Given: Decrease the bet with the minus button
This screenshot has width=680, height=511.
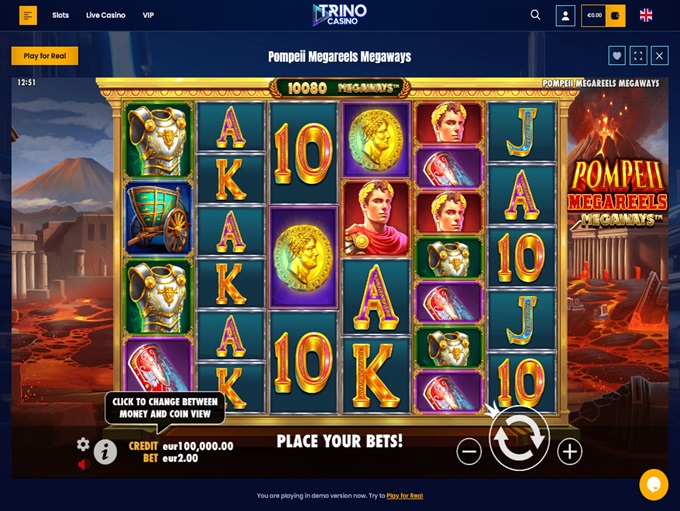Looking at the screenshot, I should [469, 452].
